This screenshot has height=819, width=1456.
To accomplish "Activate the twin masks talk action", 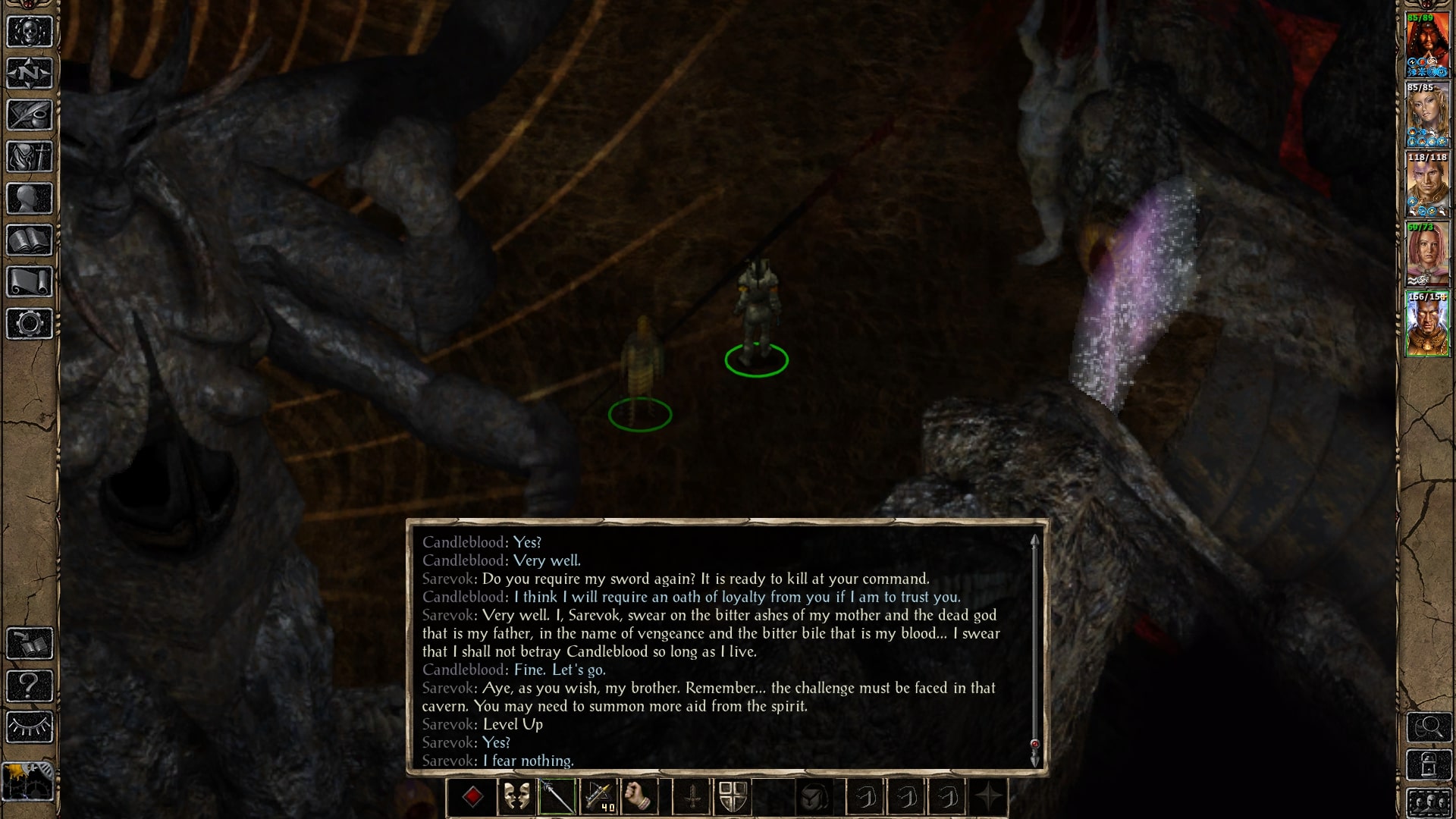I will (x=516, y=797).
